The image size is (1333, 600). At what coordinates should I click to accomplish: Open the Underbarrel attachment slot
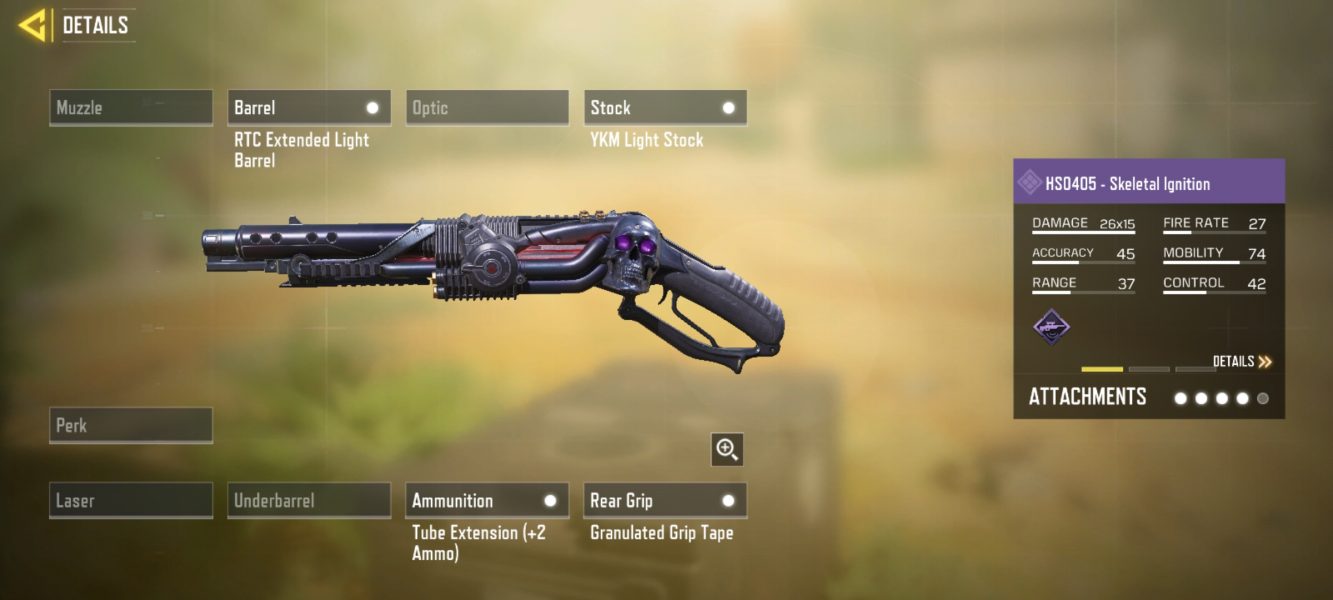click(x=309, y=500)
